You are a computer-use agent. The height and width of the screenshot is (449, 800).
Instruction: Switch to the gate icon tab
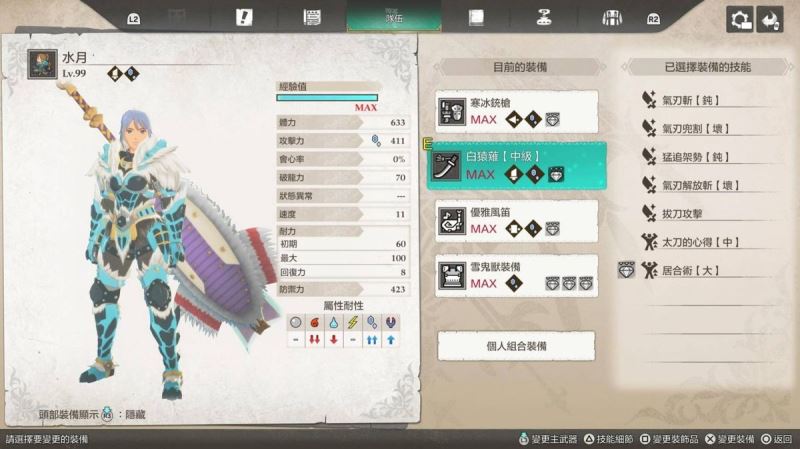pos(612,17)
